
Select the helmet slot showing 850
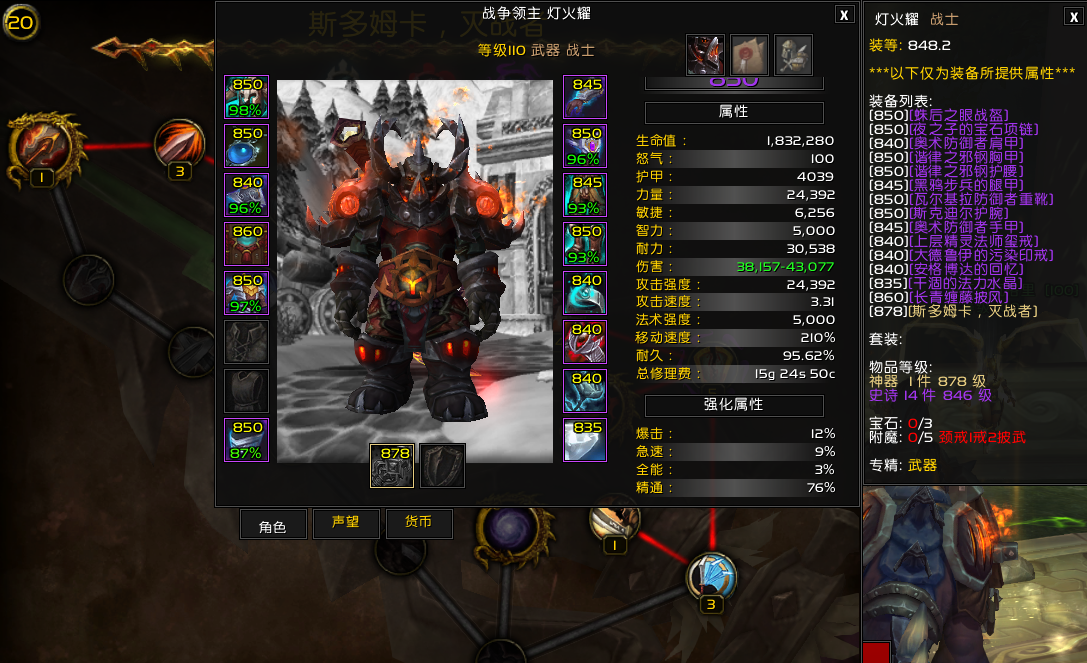coord(246,97)
